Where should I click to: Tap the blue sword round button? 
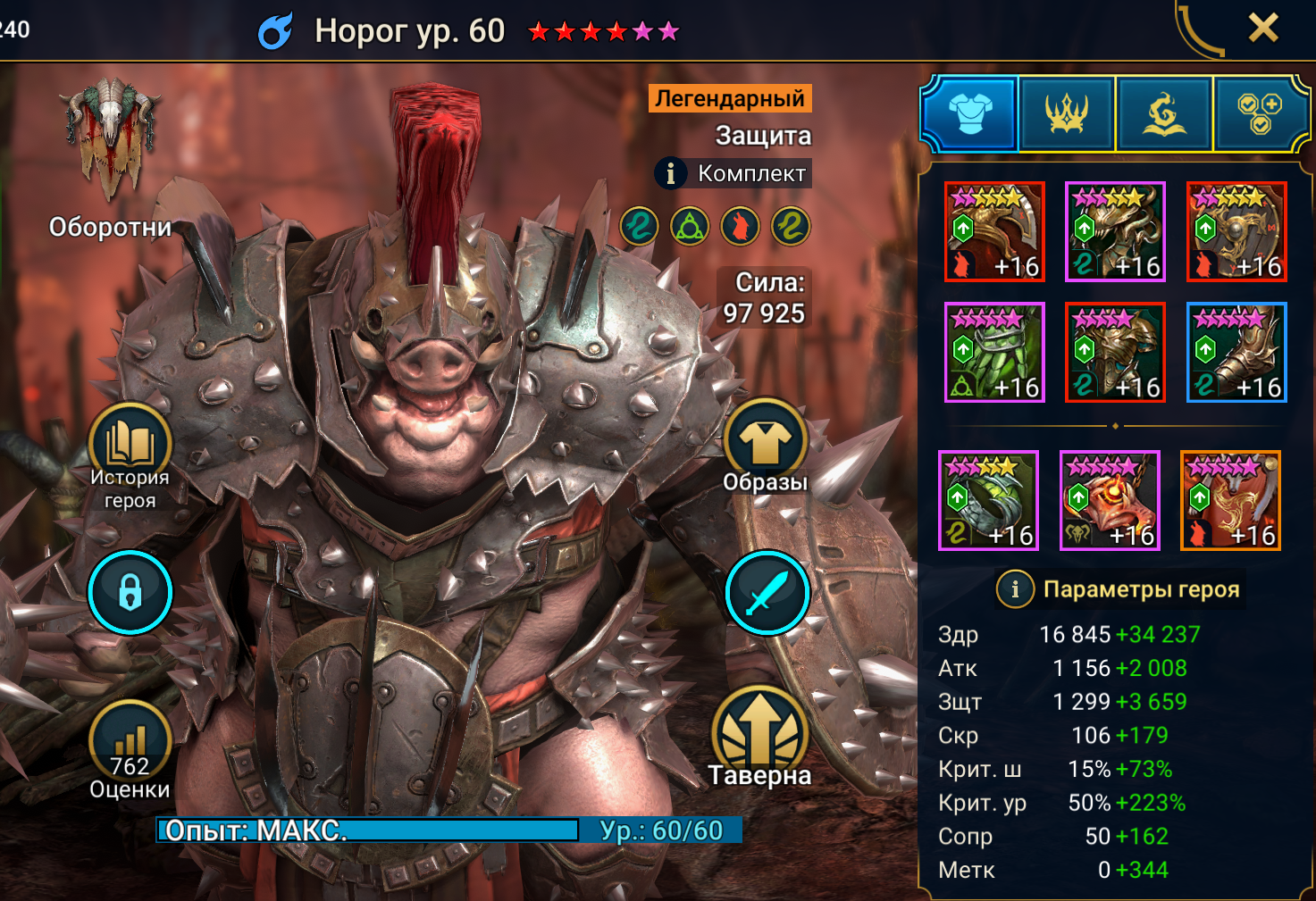tap(767, 592)
